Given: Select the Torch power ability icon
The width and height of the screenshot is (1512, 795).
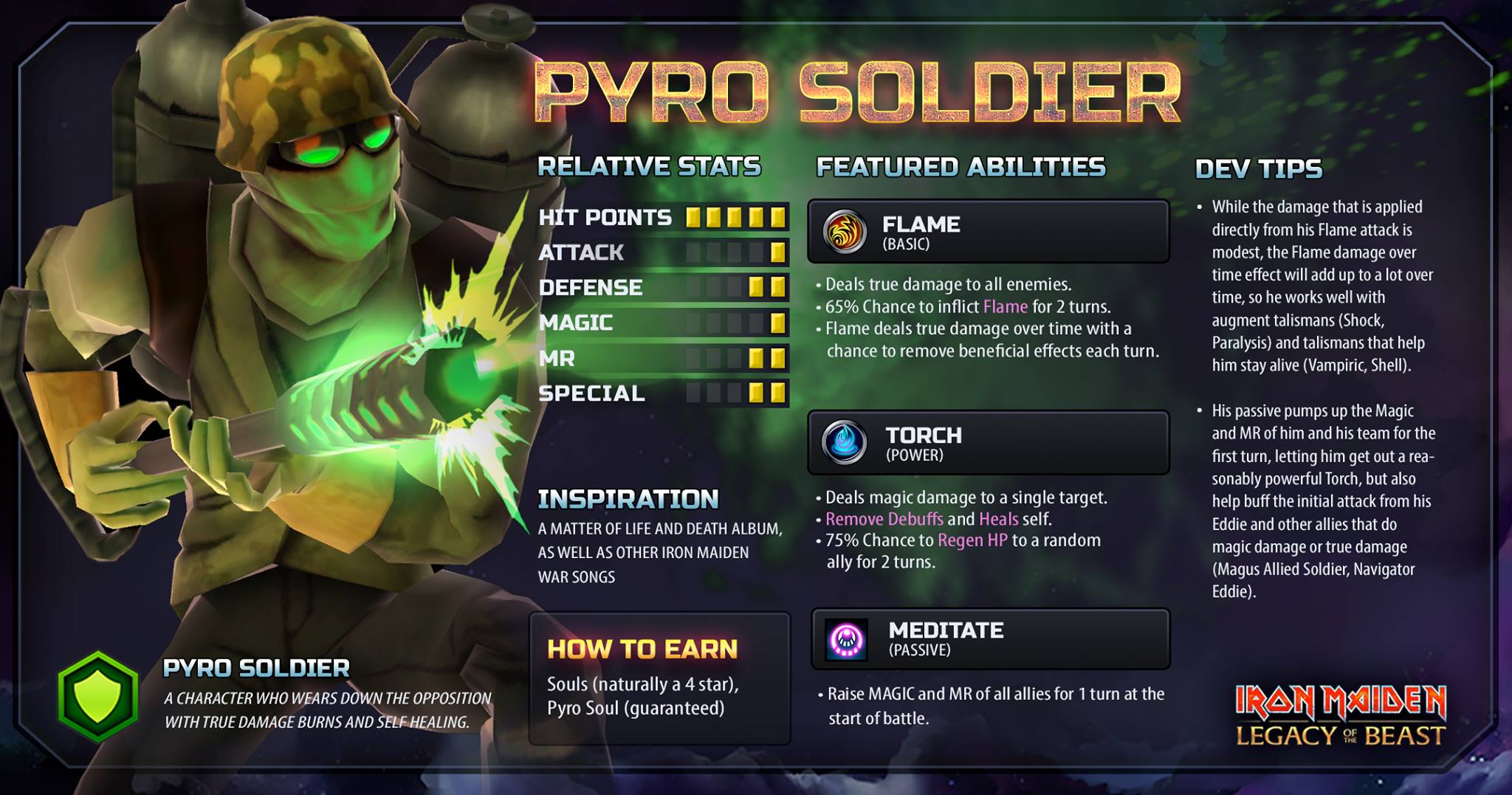Looking at the screenshot, I should click(845, 443).
